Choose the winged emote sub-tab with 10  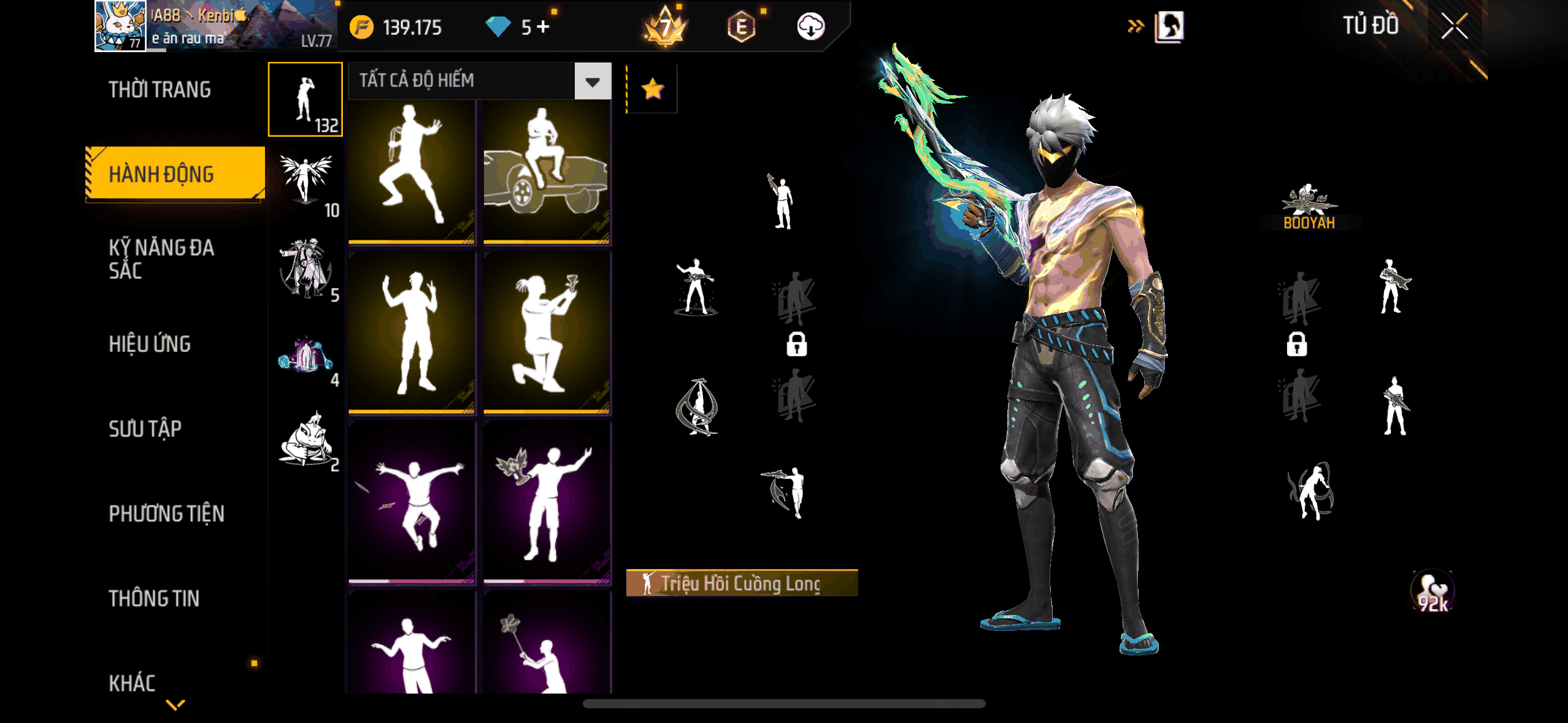[x=306, y=183]
